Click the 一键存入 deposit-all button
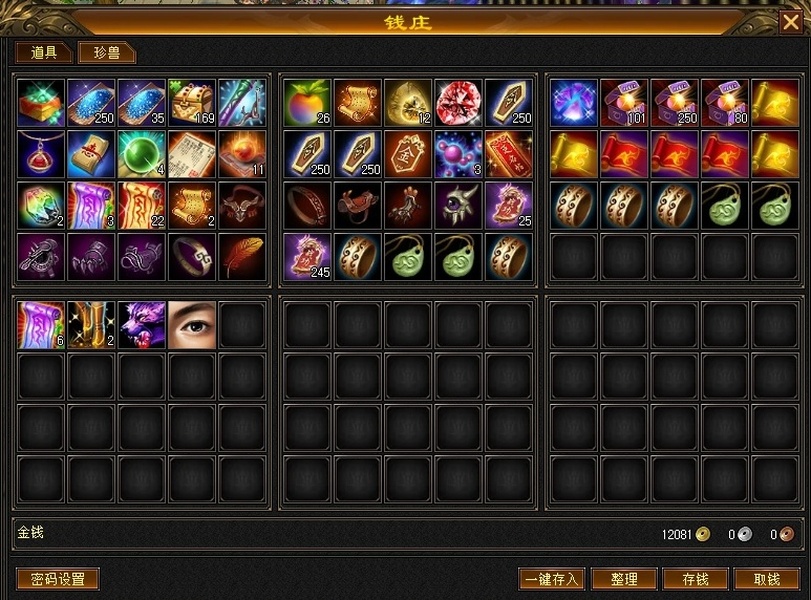811x600 pixels. coord(551,579)
